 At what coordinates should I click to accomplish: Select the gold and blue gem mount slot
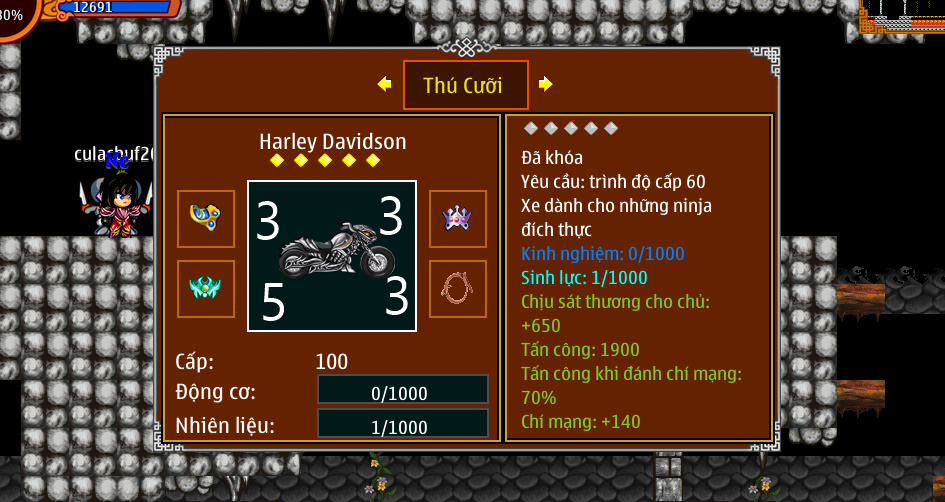(x=206, y=218)
